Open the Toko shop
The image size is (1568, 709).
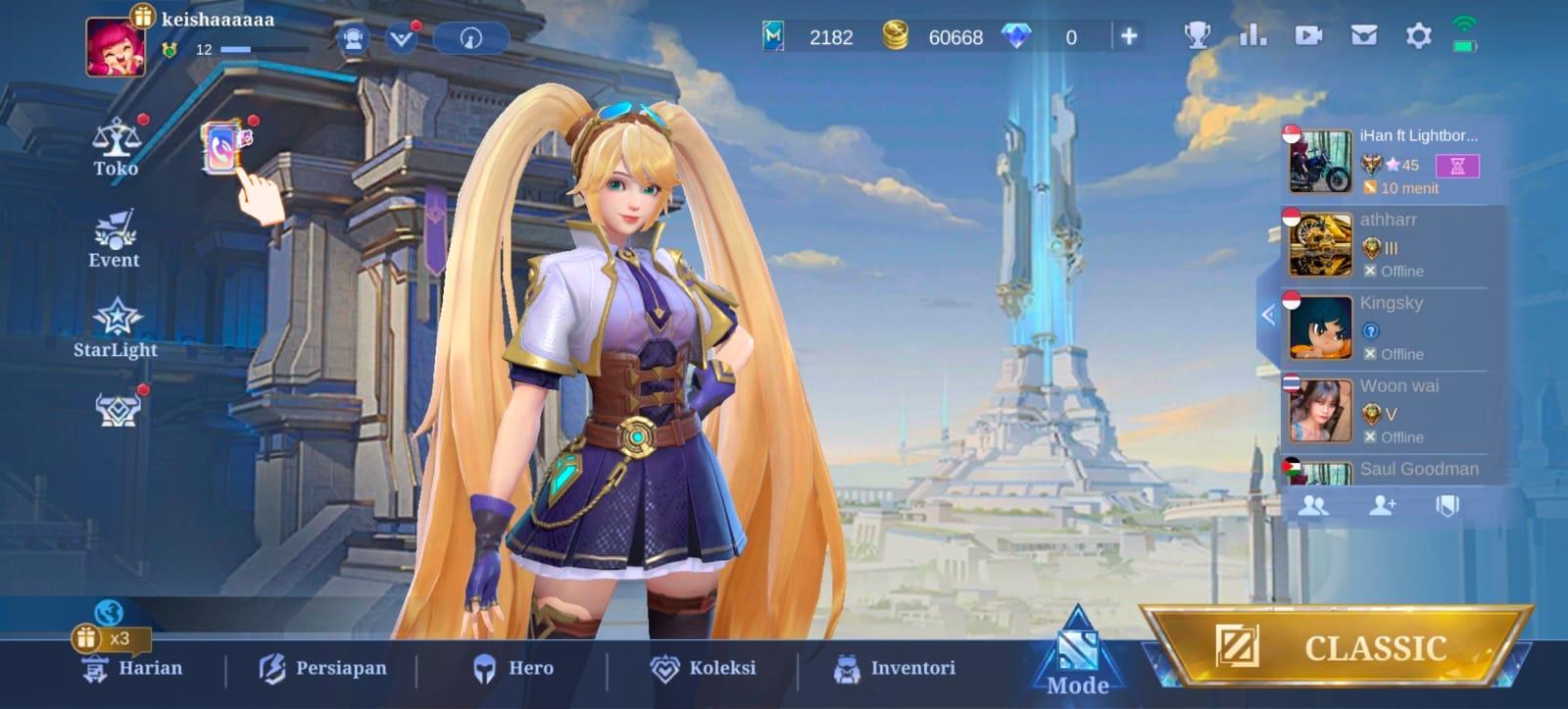click(x=116, y=147)
